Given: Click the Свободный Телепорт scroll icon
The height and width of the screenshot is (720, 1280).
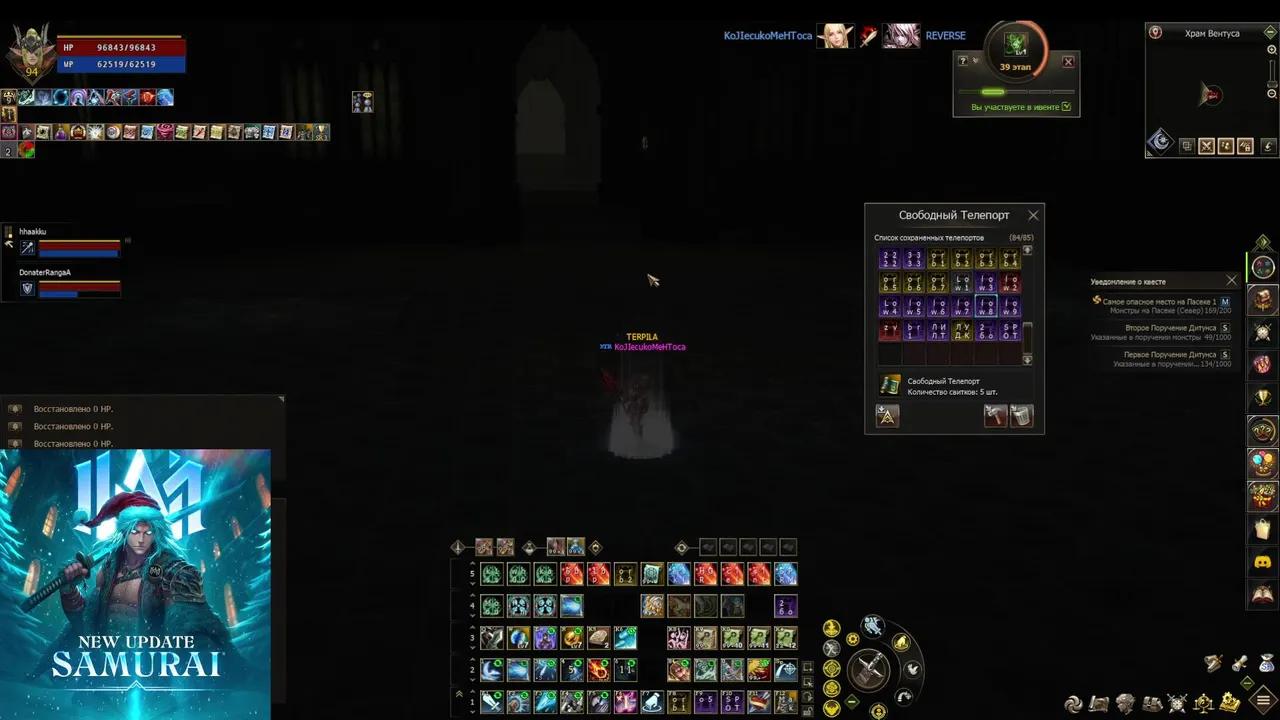Looking at the screenshot, I should click(x=891, y=386).
